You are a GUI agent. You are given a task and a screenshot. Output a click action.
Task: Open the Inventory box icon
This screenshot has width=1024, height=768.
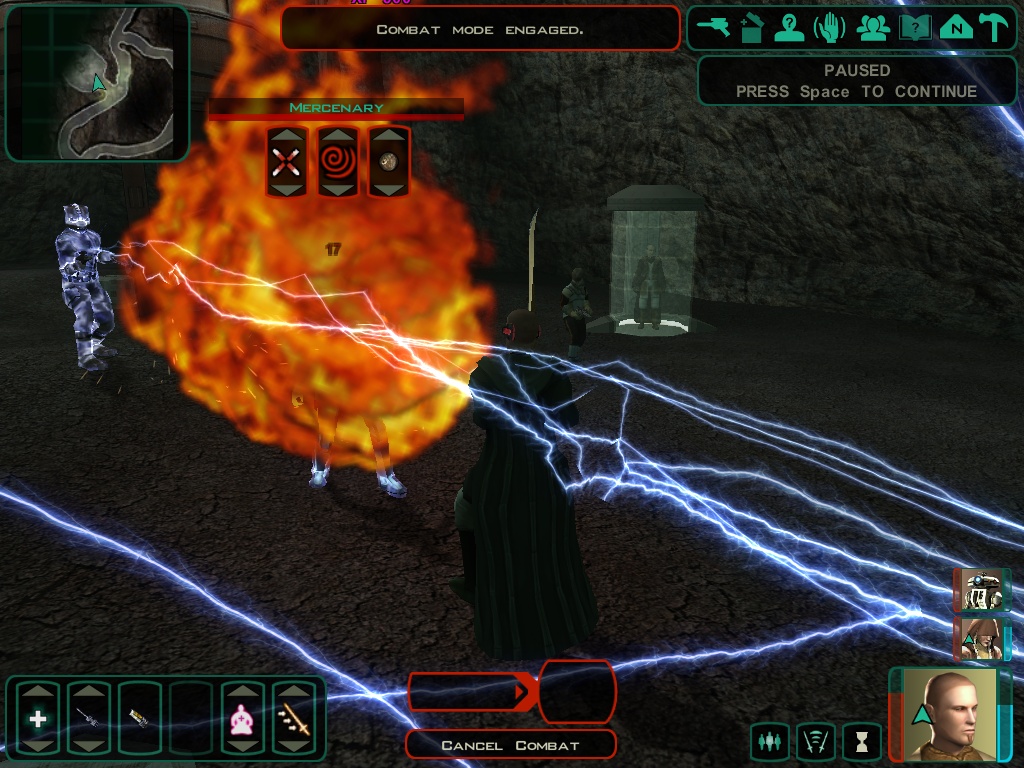point(752,28)
